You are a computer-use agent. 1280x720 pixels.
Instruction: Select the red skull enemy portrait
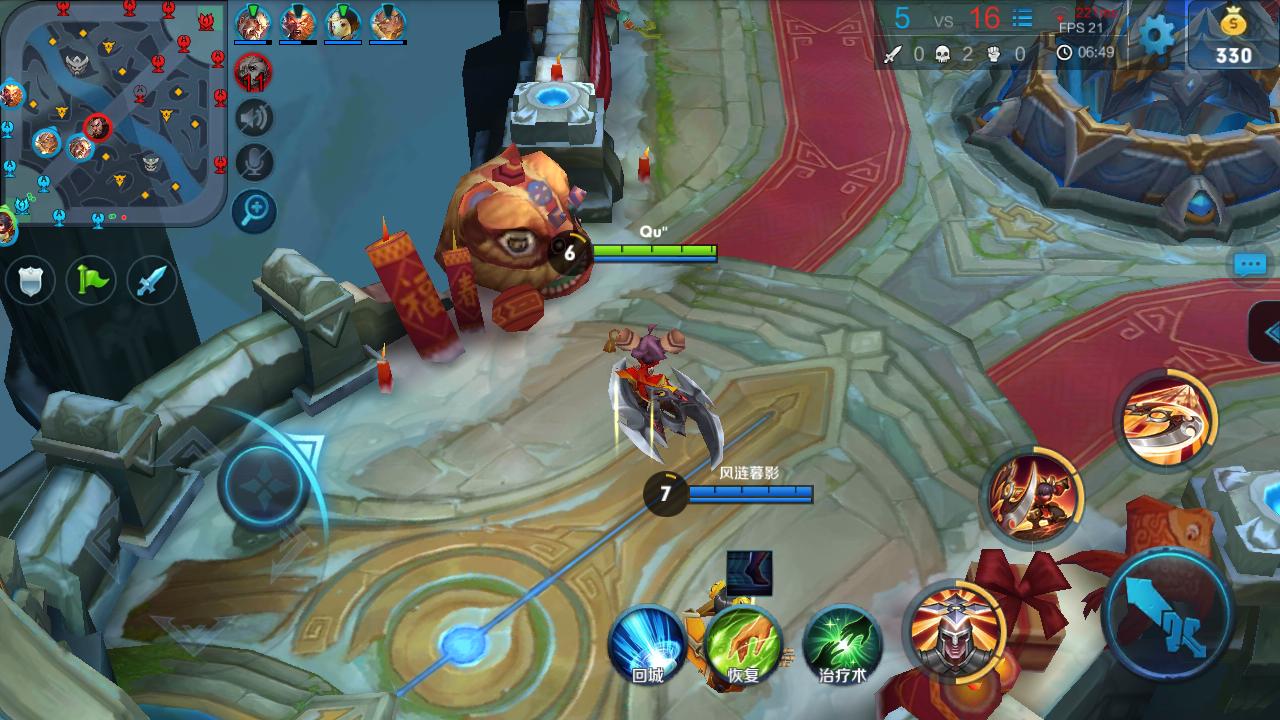(x=253, y=72)
